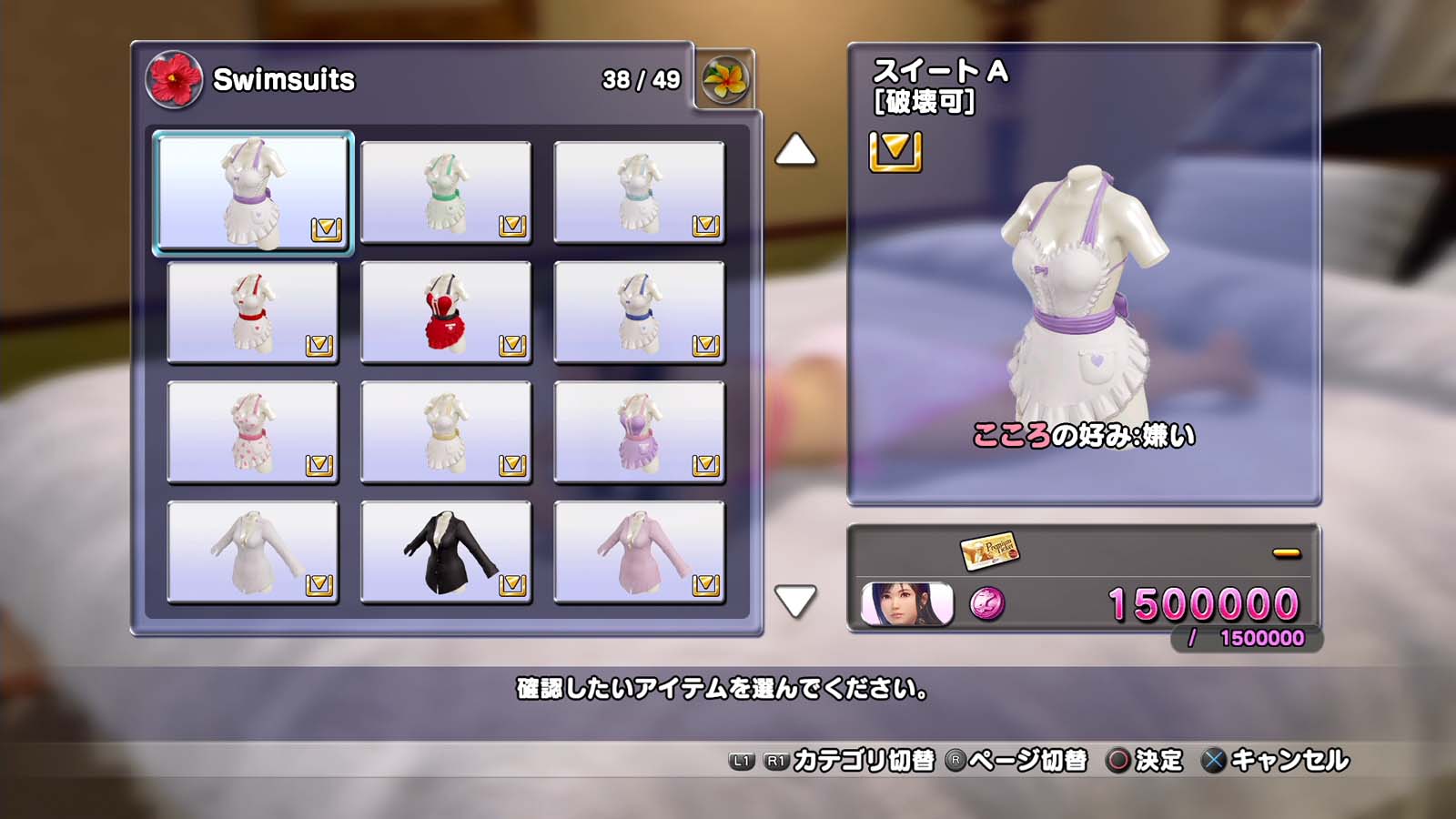
Task: Open the red hibiscus Swimsuits category
Action: [x=174, y=79]
